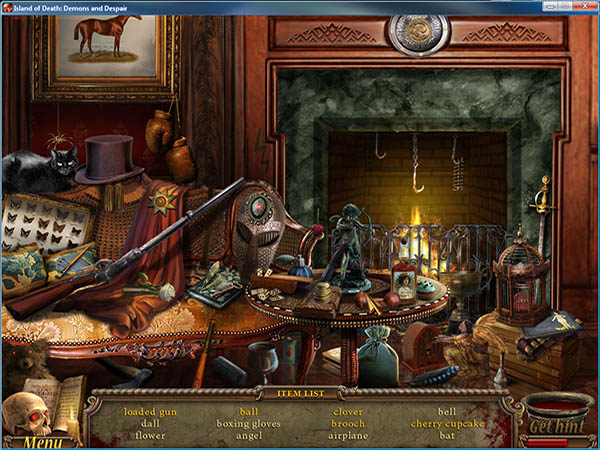Click the 'bell' item list entry
This screenshot has height=450, width=600.
447,412
